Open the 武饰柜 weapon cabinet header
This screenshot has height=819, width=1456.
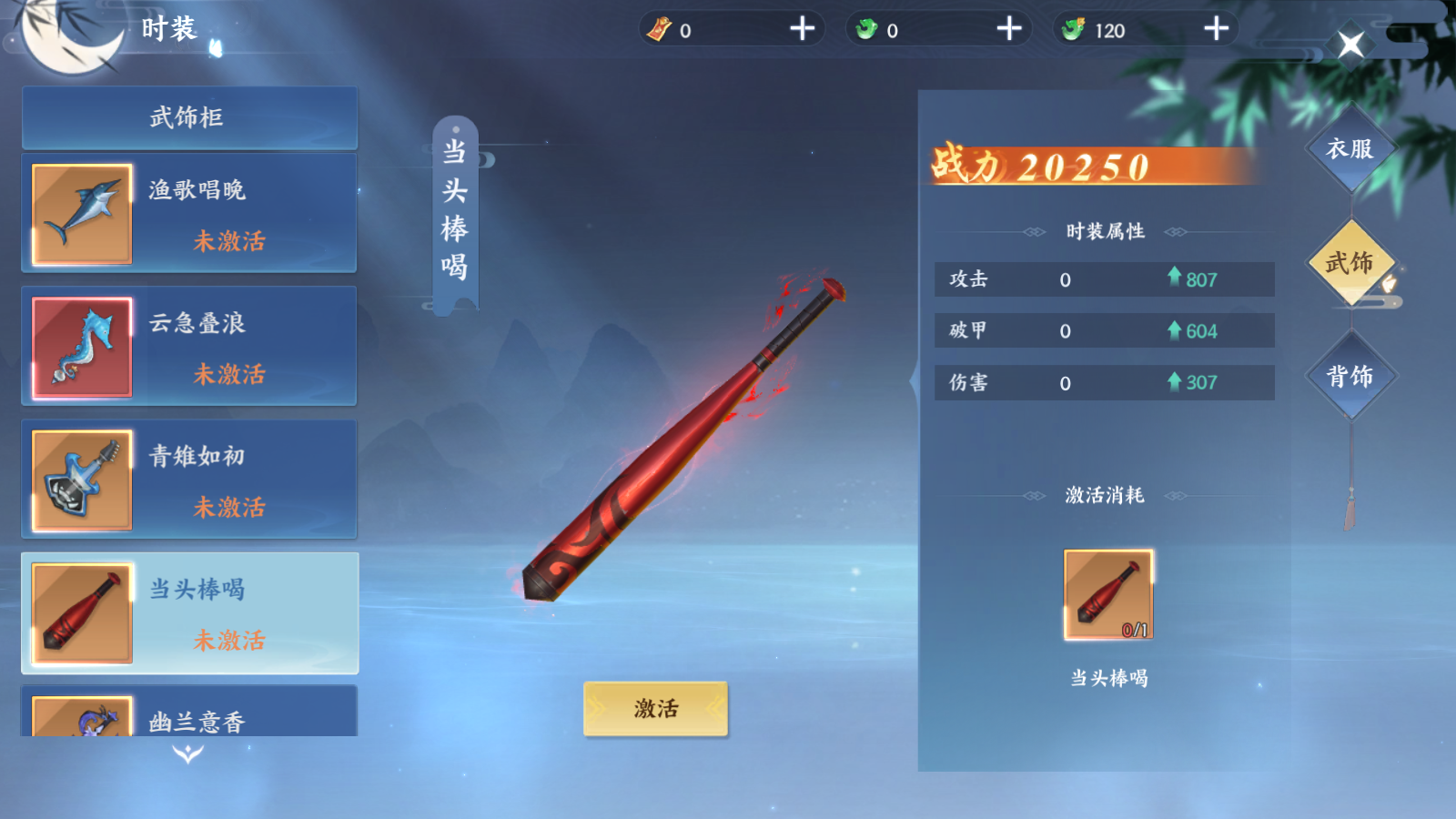coord(189,117)
